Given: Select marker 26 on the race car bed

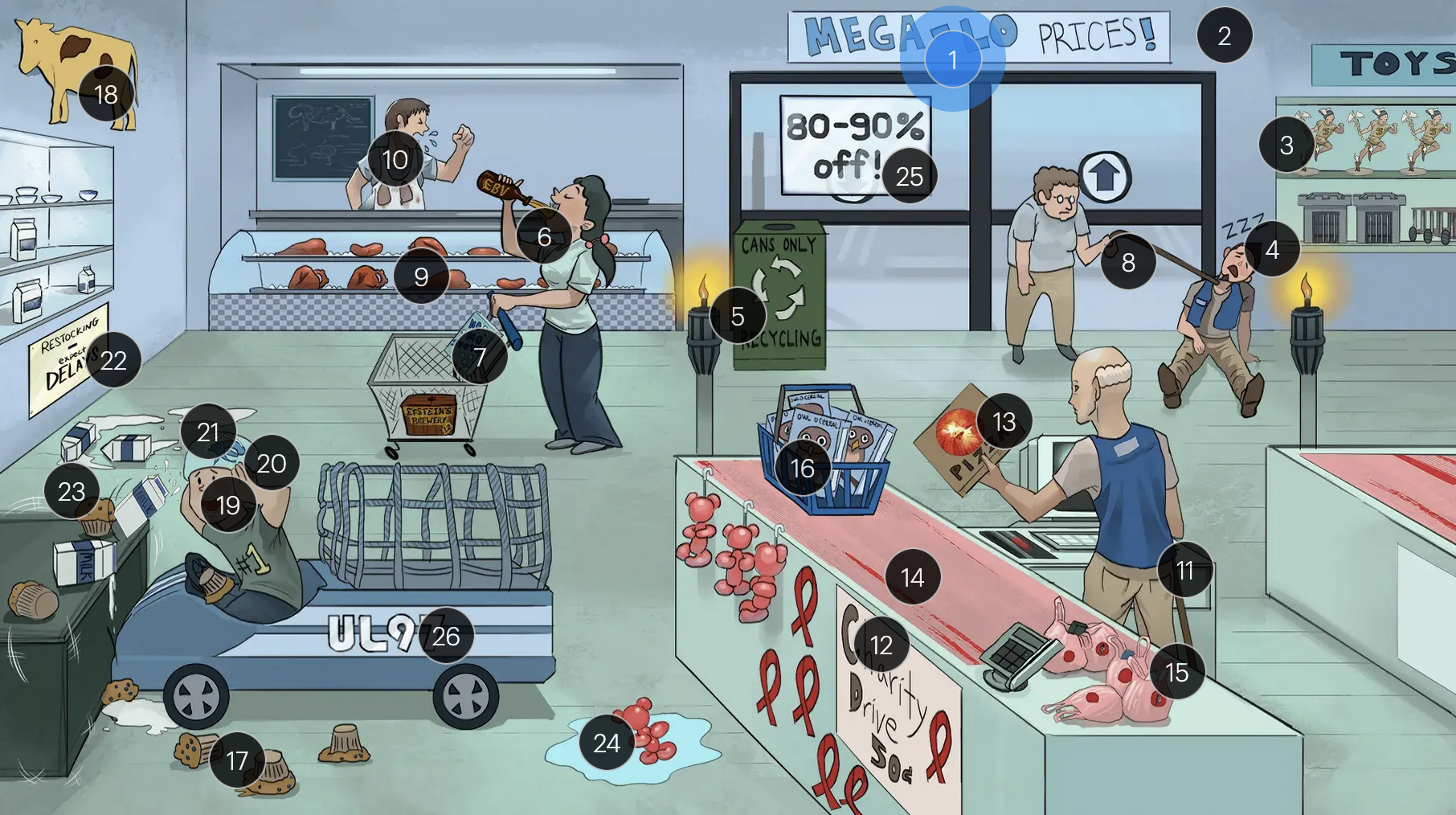Looking at the screenshot, I should point(445,637).
